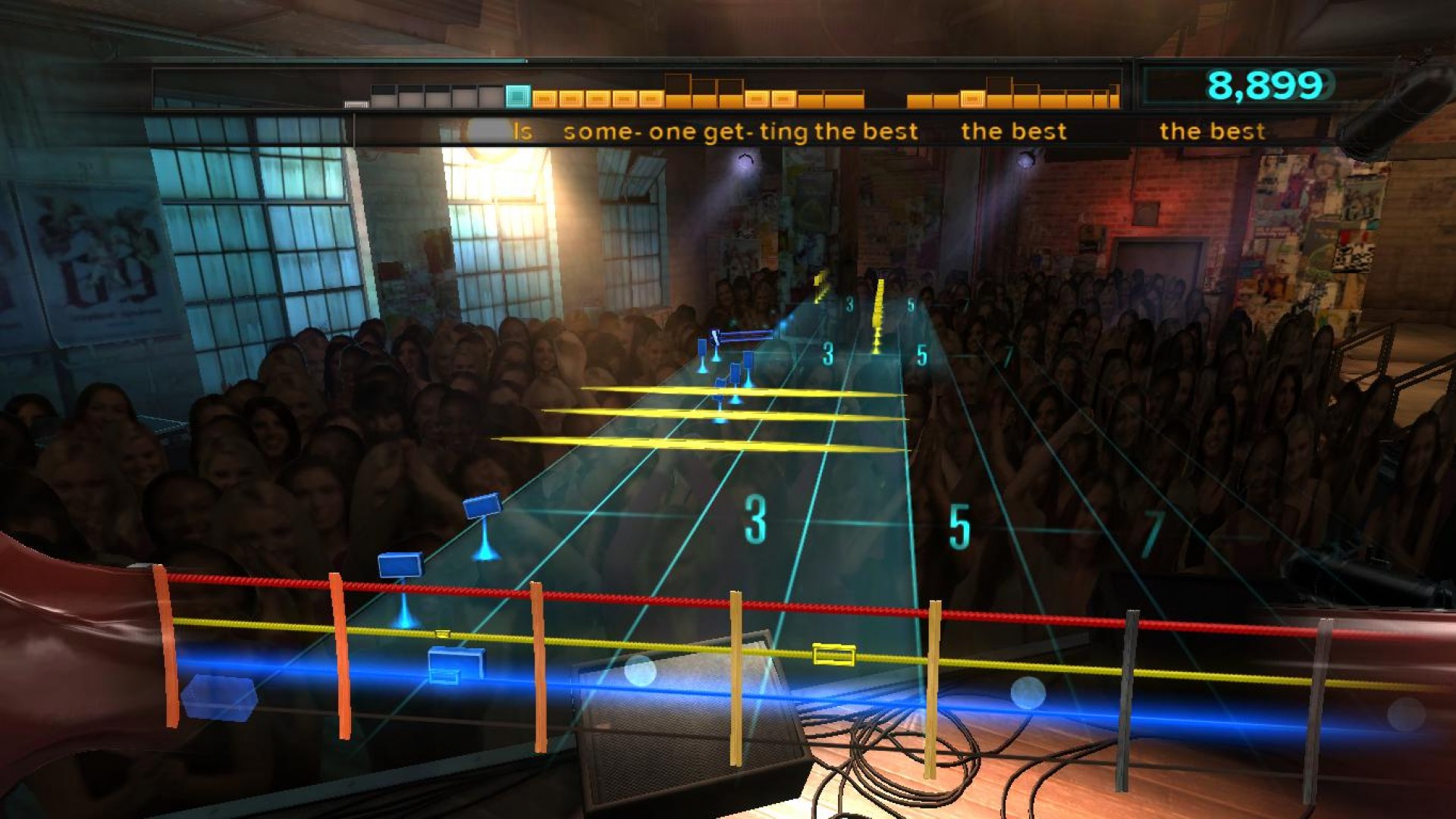Click the lyric word 'Is' at the left
The image size is (1456, 819).
click(521, 131)
